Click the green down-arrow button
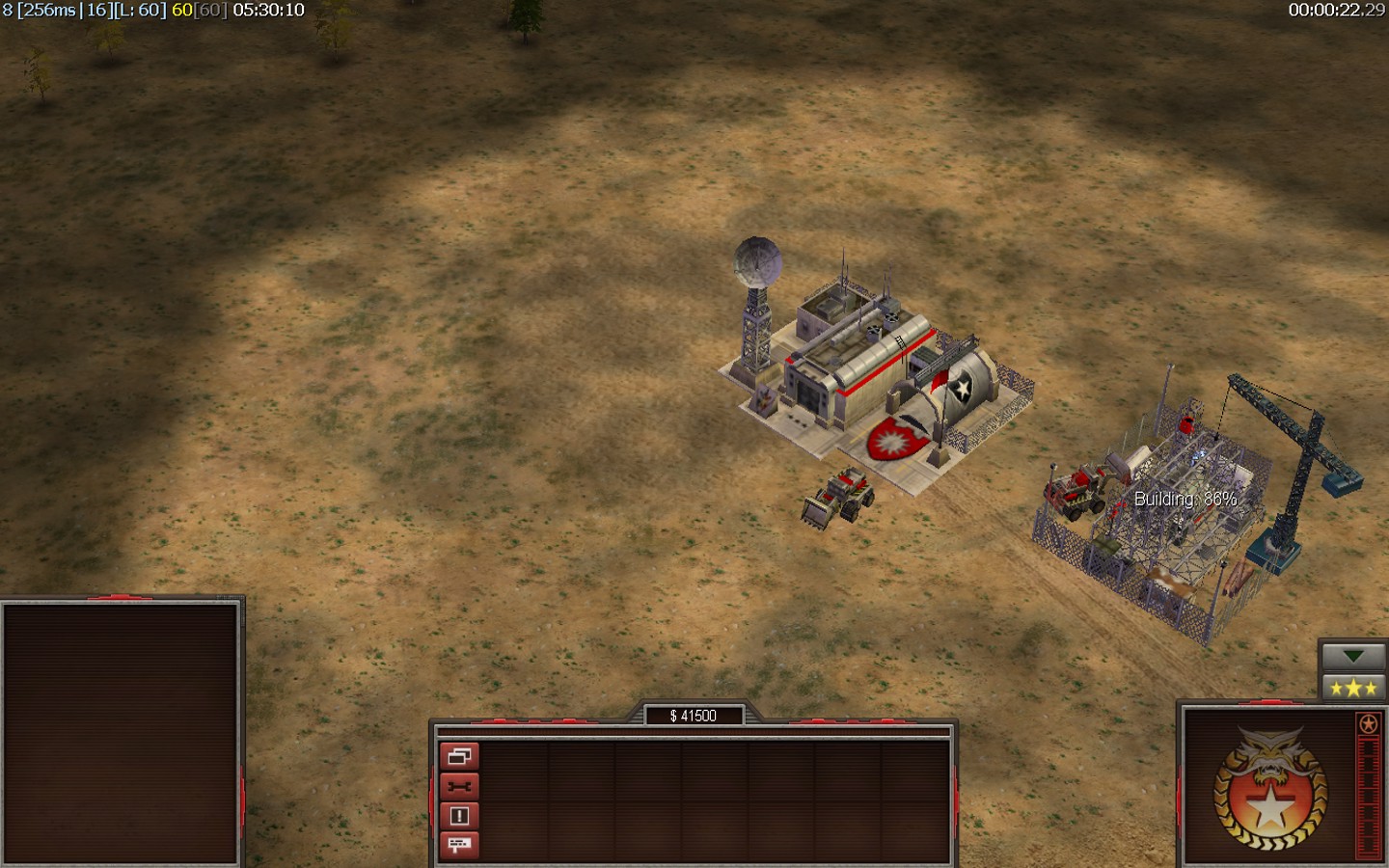This screenshot has width=1389, height=868. pos(1352,657)
